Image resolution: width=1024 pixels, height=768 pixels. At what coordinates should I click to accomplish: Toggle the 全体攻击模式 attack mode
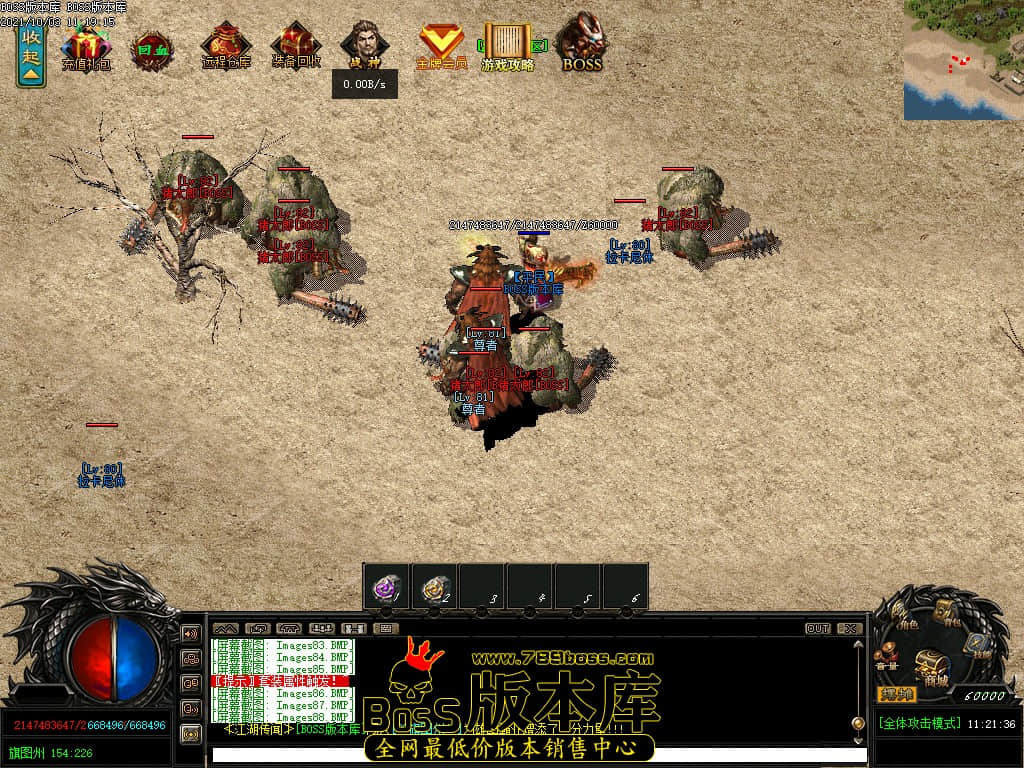(919, 723)
